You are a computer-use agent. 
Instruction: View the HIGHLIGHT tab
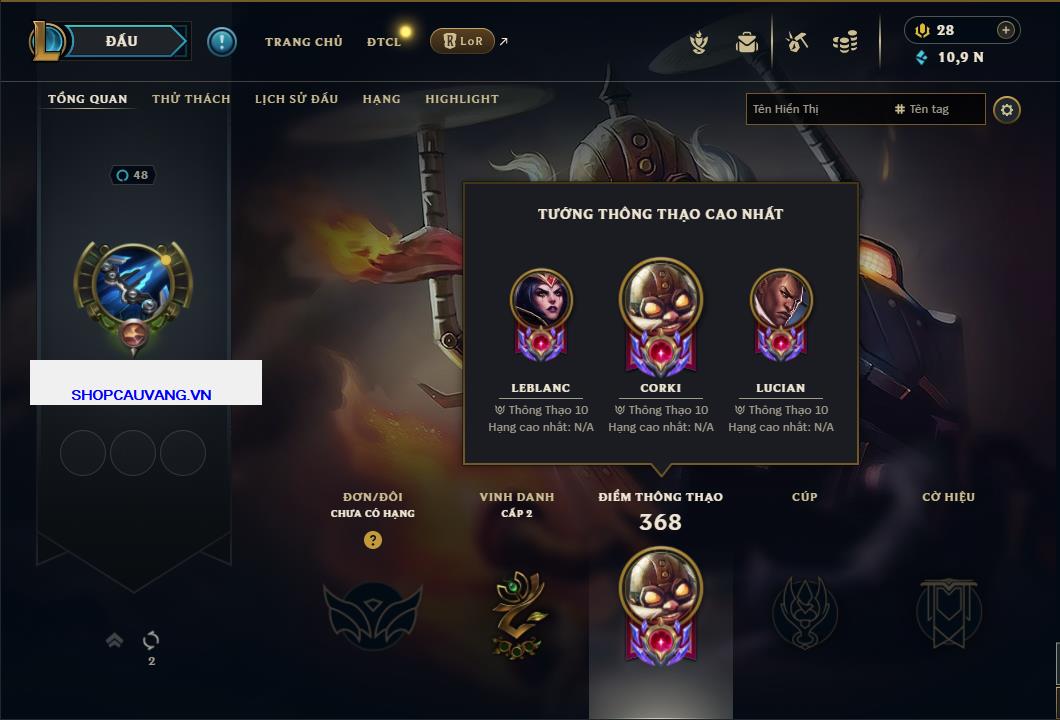(461, 99)
